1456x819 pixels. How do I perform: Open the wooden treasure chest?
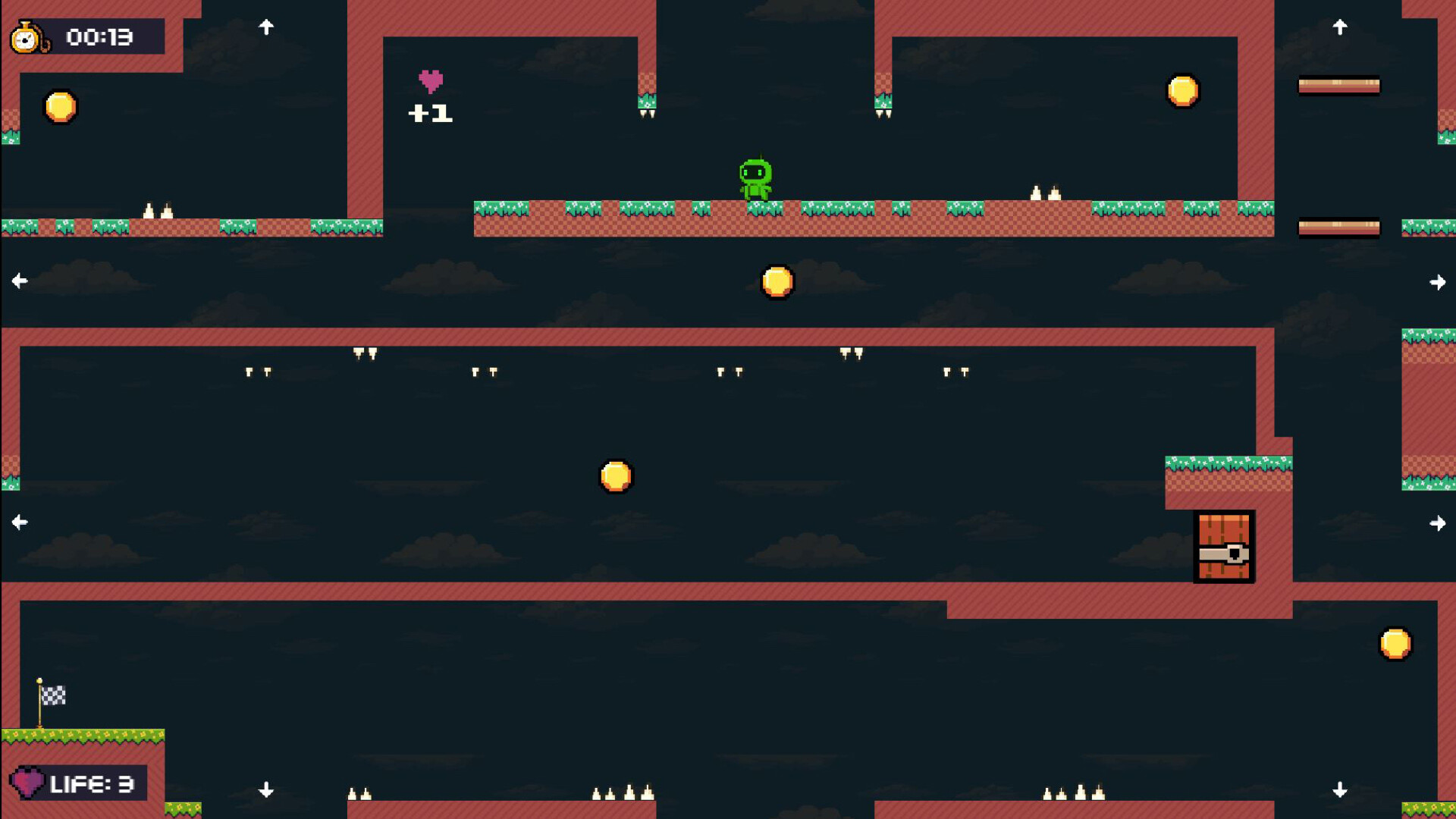click(1224, 548)
